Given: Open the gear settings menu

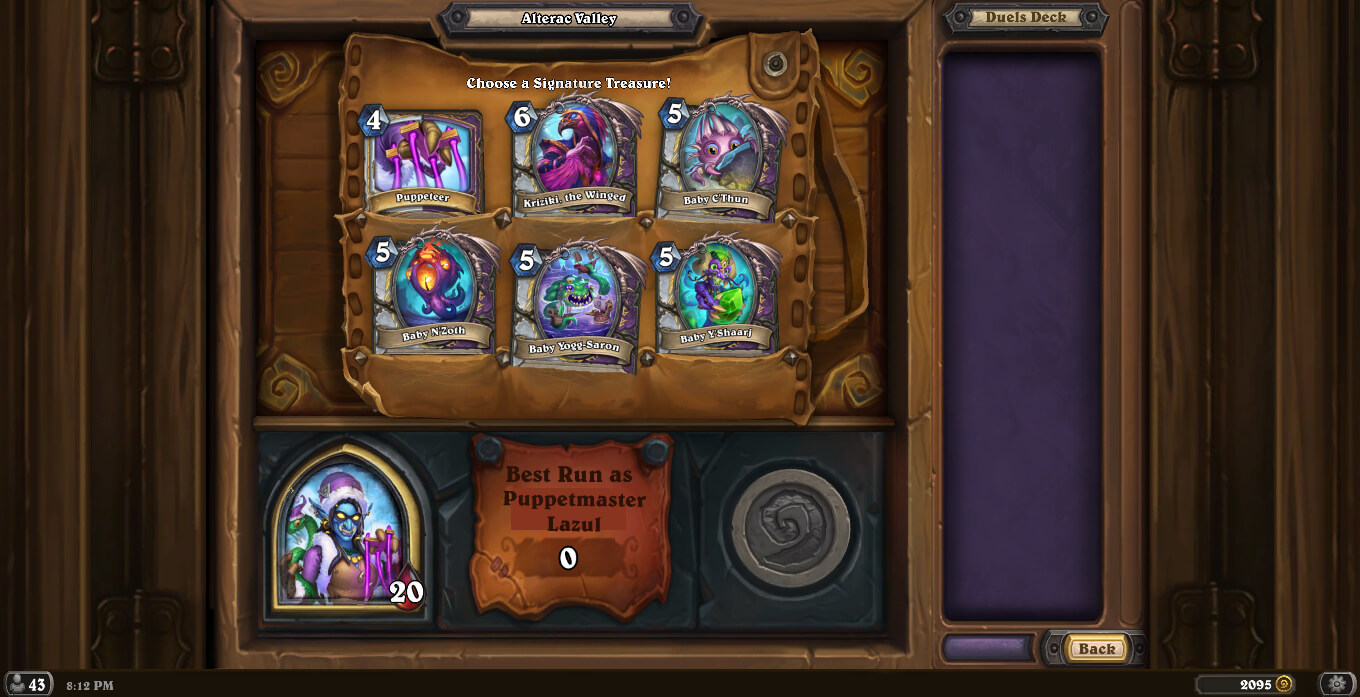Looking at the screenshot, I should pyautogui.click(x=1337, y=684).
